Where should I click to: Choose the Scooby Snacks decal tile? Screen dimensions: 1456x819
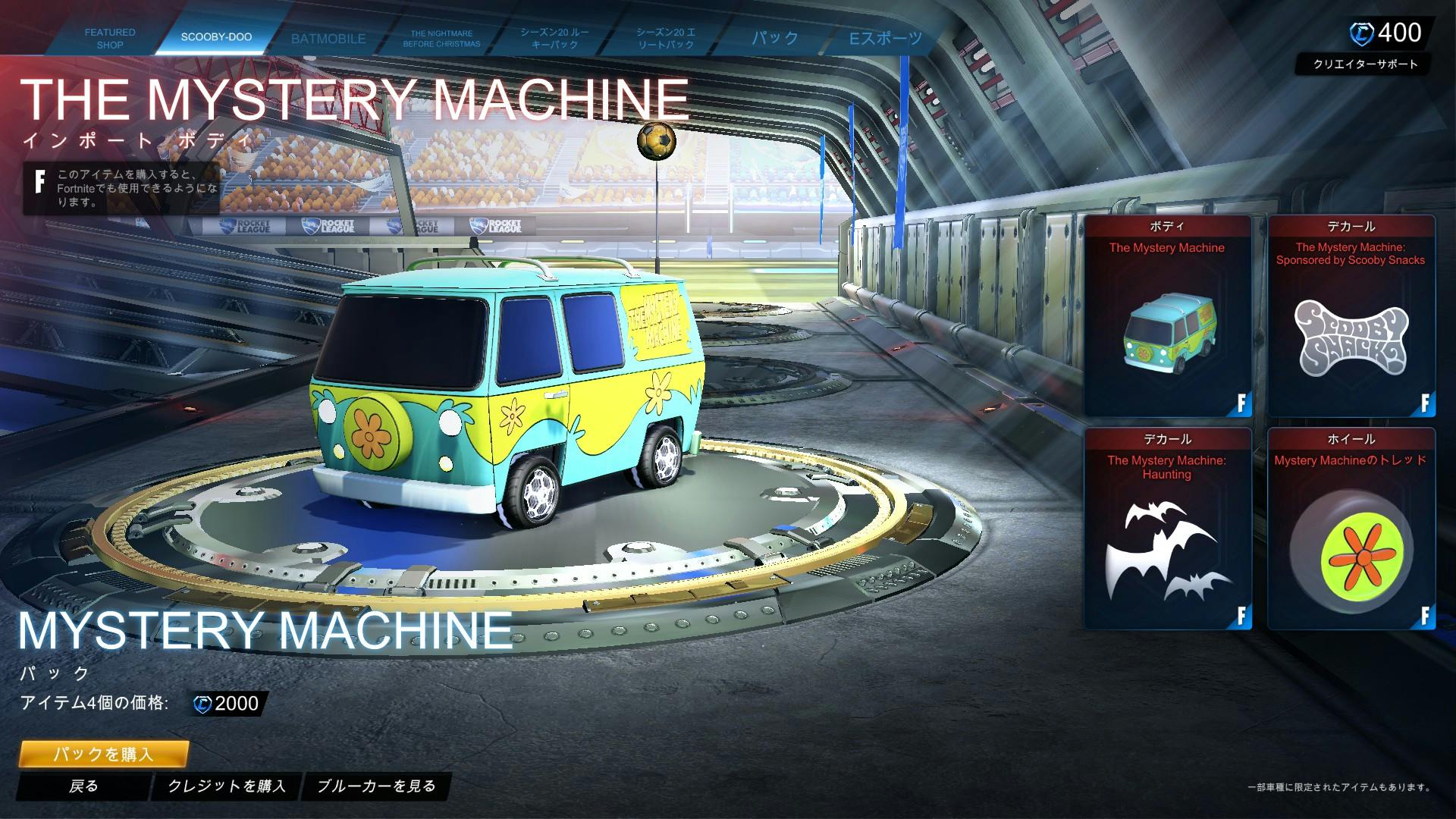[1351, 316]
